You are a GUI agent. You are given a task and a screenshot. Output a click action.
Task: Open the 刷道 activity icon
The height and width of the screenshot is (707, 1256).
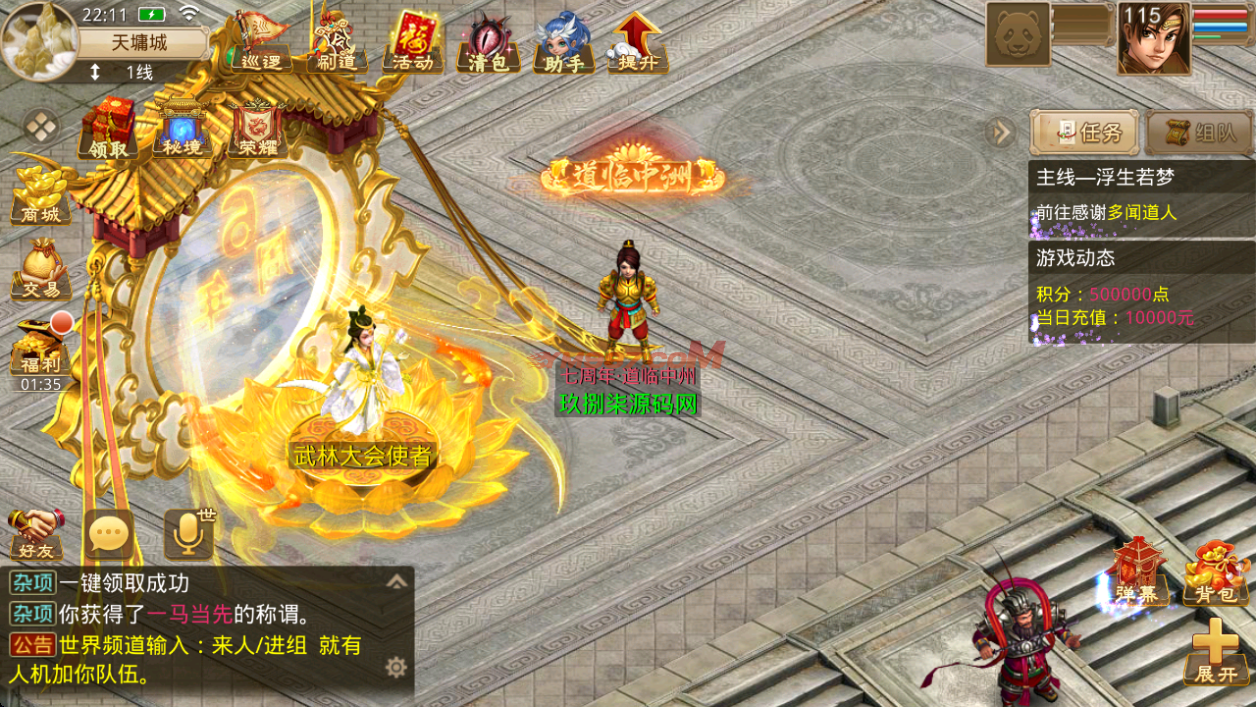tap(336, 42)
